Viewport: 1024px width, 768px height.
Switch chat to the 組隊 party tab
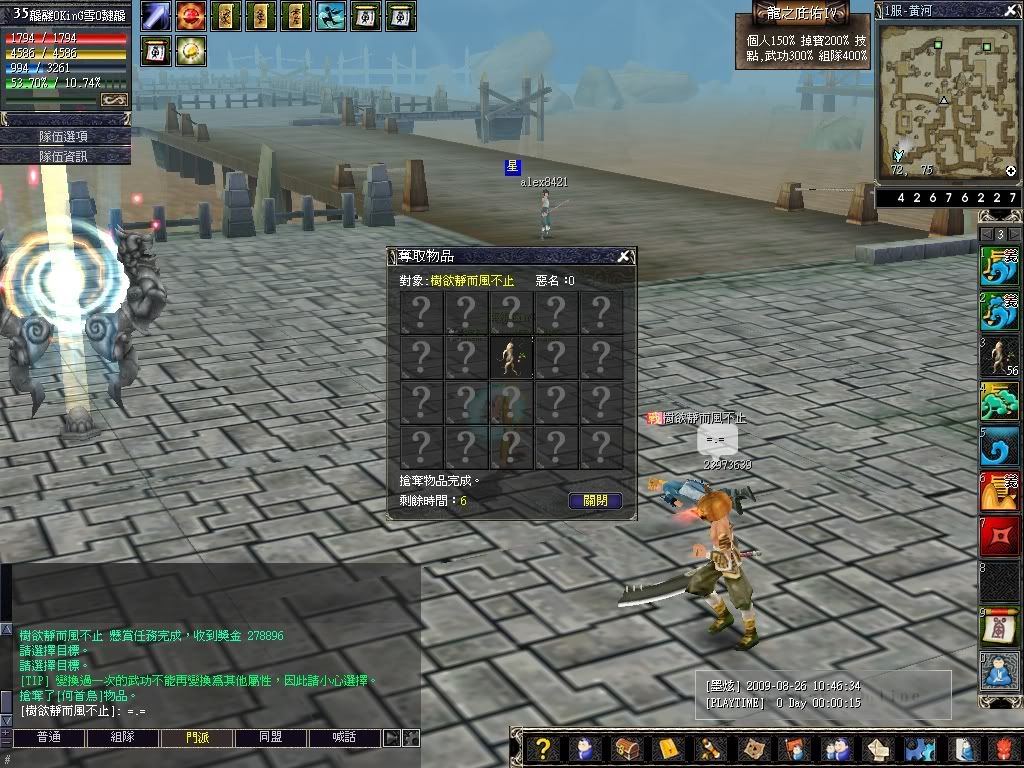(122, 738)
